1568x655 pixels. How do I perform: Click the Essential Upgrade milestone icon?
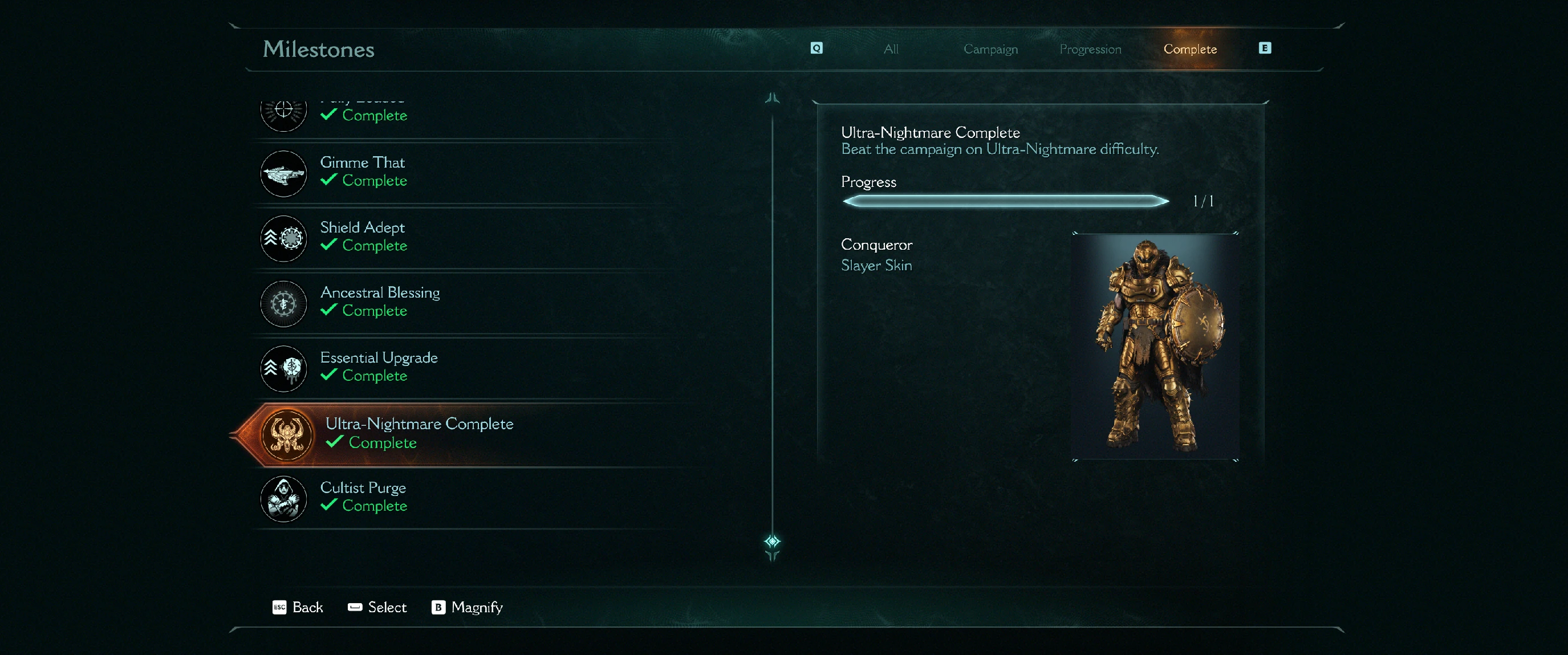coord(283,369)
